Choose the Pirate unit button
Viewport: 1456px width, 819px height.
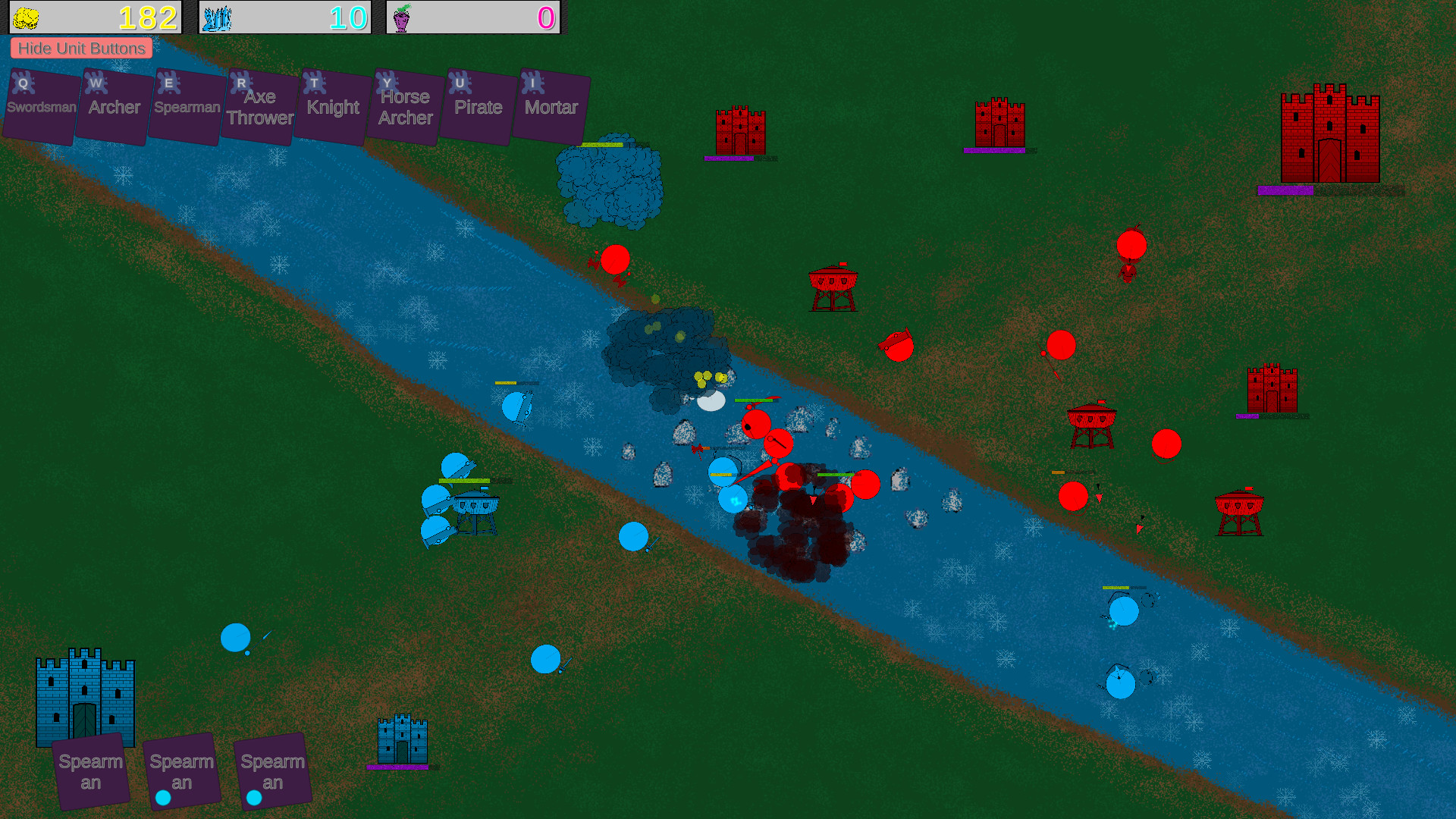tap(476, 106)
